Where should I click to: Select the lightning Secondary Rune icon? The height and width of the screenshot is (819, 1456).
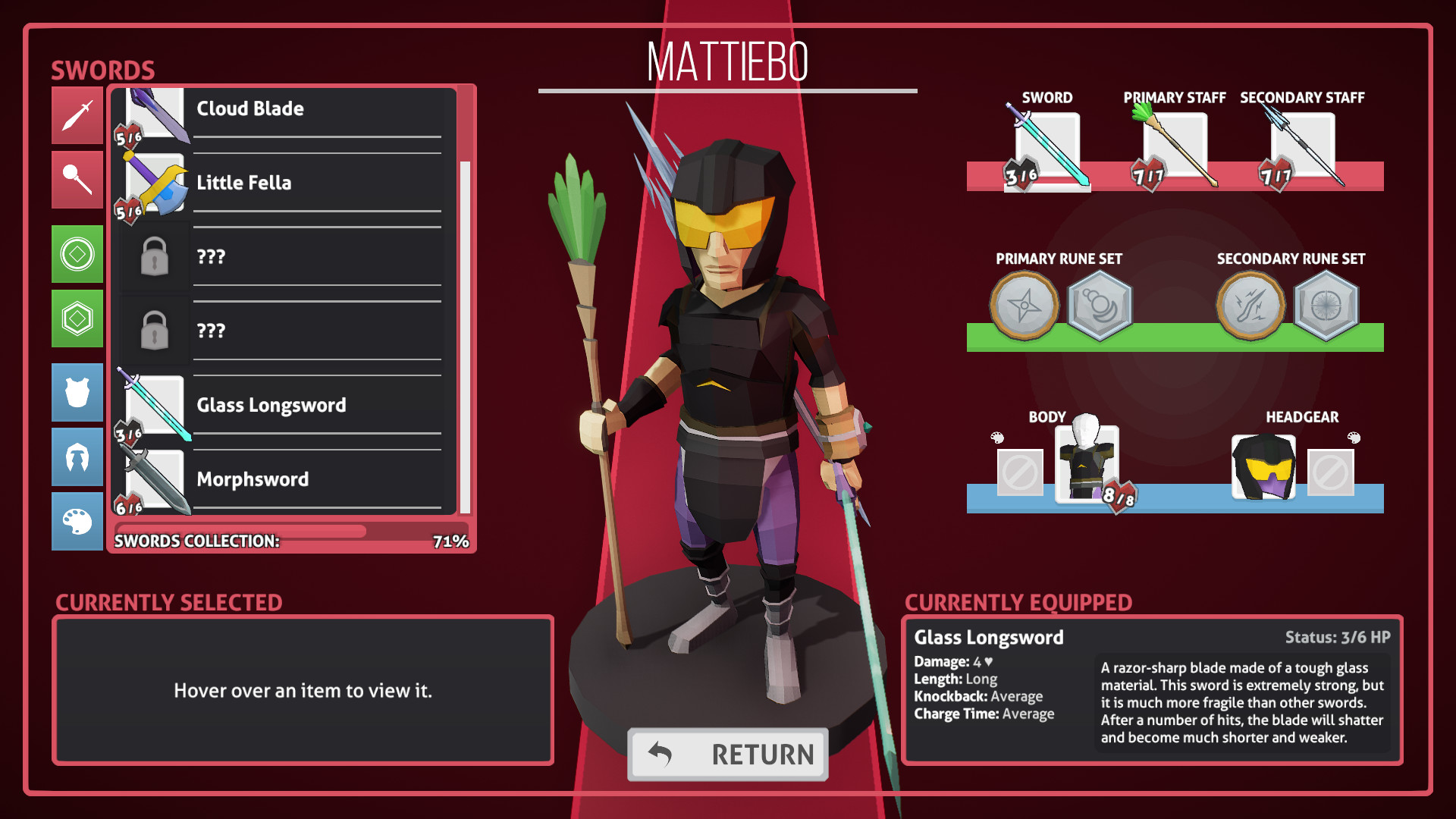point(1251,306)
